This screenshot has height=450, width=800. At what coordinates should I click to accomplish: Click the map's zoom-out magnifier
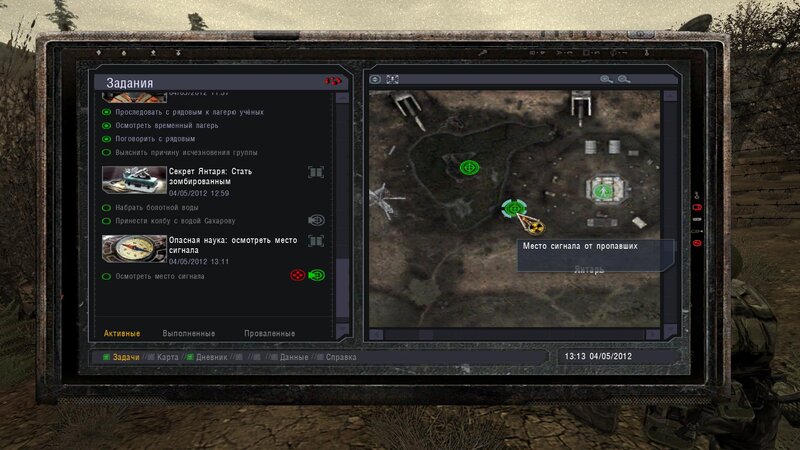coord(624,79)
